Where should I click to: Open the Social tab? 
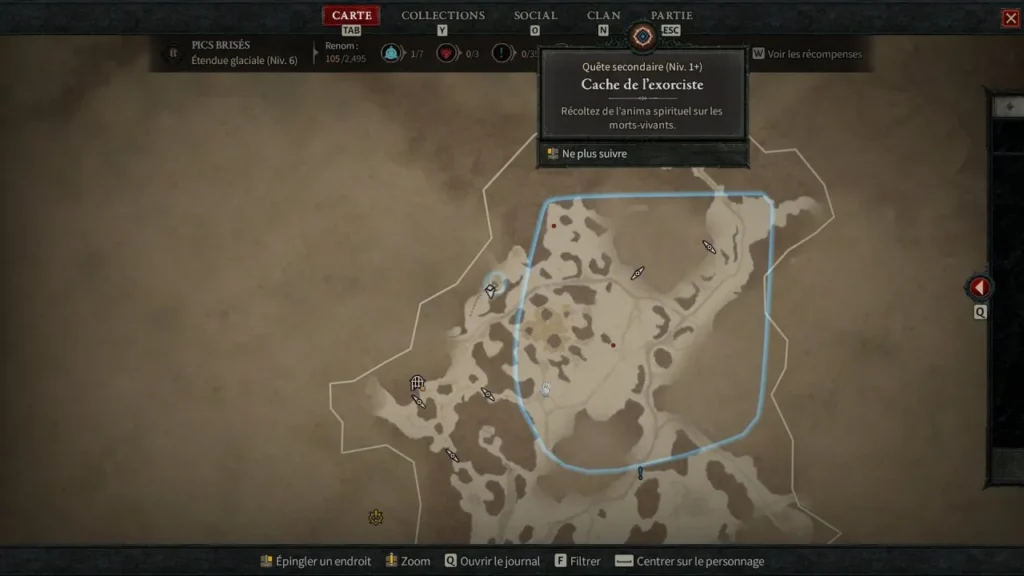[535, 16]
